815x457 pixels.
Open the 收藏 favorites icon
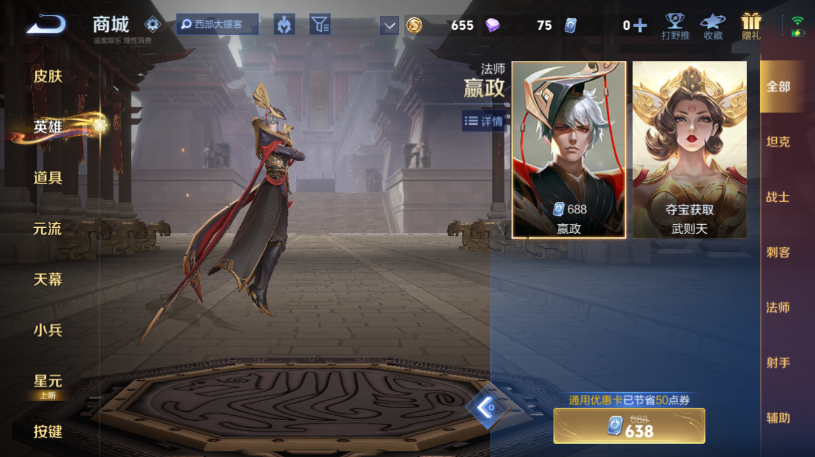point(712,26)
